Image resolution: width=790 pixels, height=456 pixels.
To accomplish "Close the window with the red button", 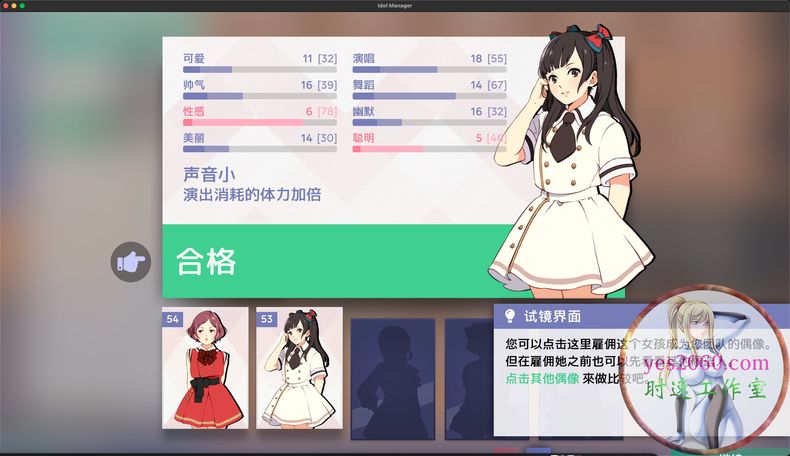I will coord(6,6).
